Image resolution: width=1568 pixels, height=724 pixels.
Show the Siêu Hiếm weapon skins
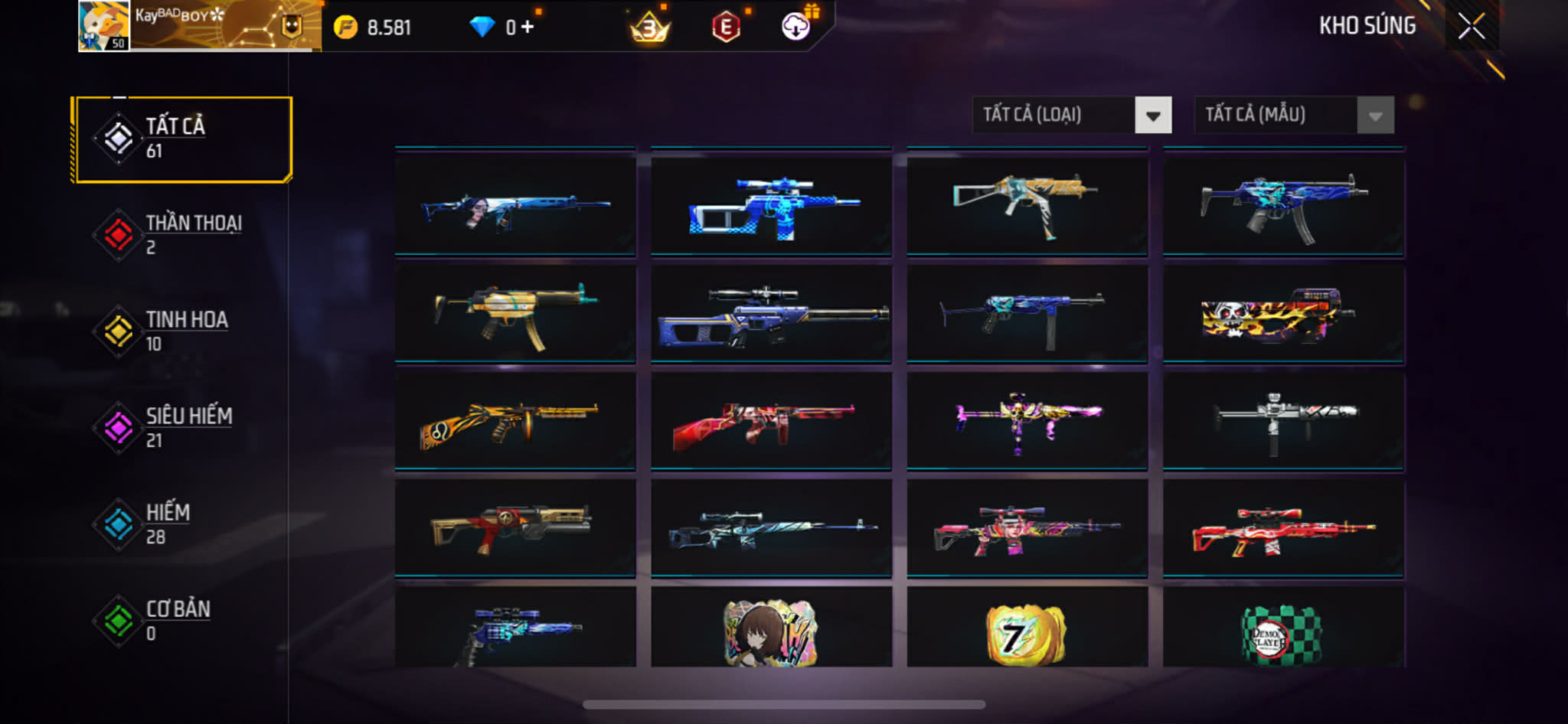click(182, 428)
